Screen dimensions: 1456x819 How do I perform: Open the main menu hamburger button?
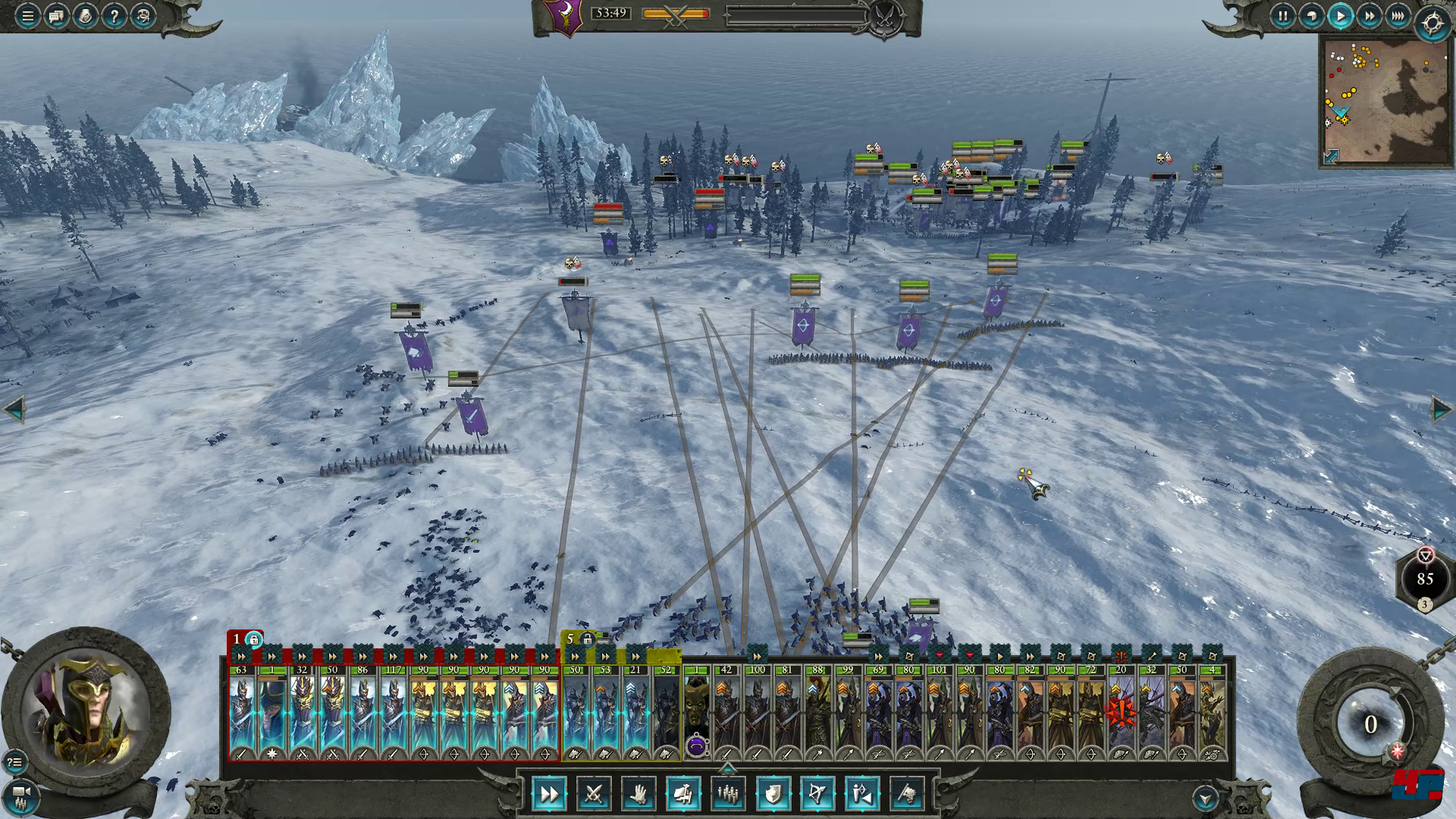point(28,16)
